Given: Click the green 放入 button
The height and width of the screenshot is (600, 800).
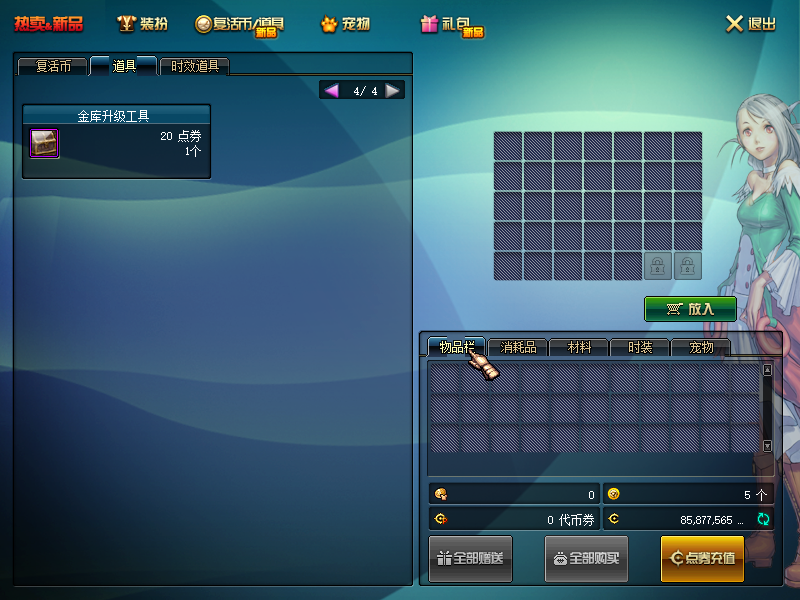Looking at the screenshot, I should tap(690, 309).
